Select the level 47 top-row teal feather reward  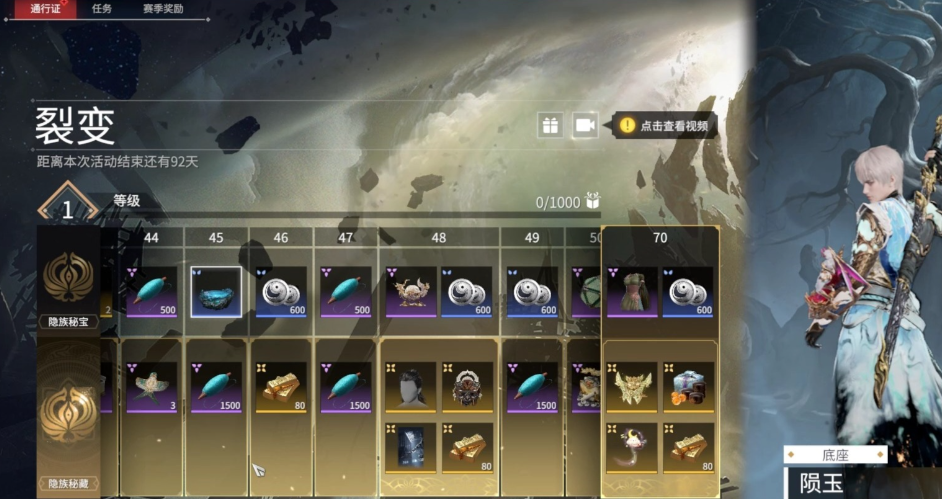coord(345,292)
